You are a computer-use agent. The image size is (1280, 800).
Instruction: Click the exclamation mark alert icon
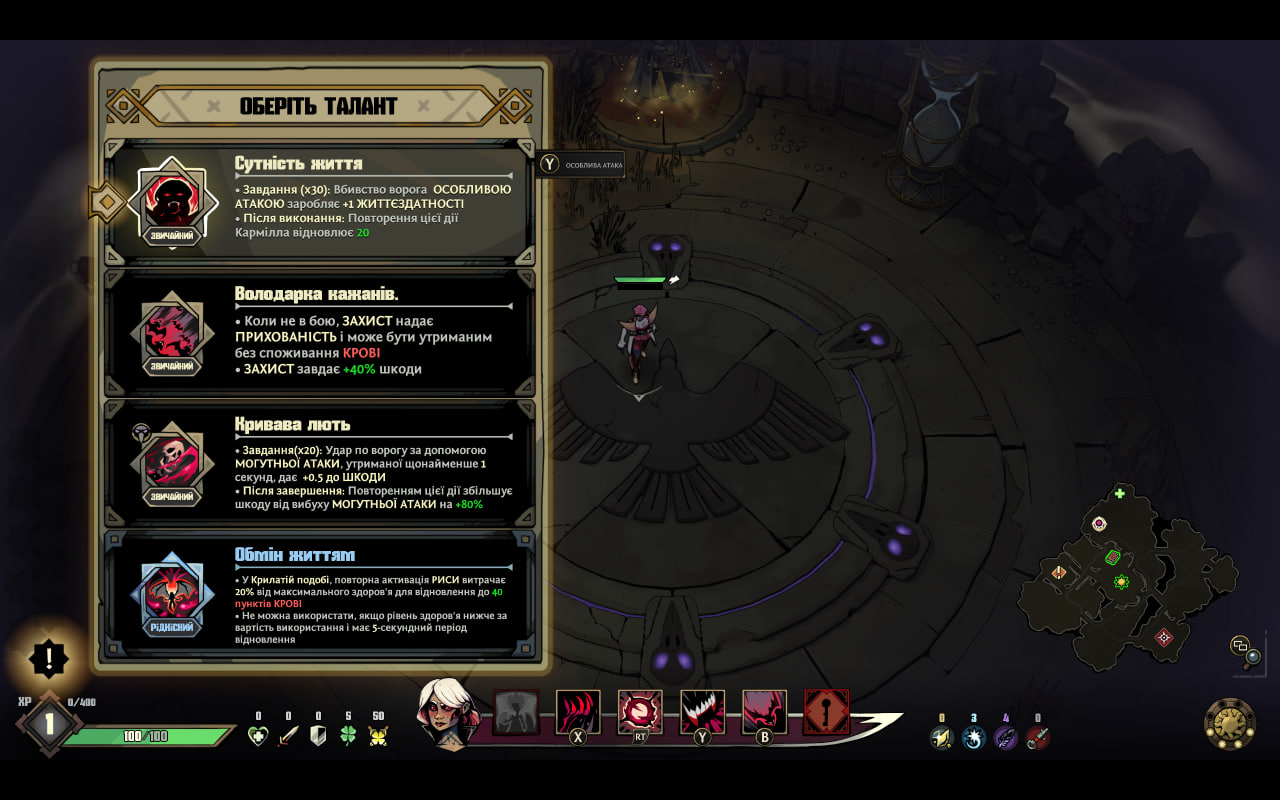[48, 659]
